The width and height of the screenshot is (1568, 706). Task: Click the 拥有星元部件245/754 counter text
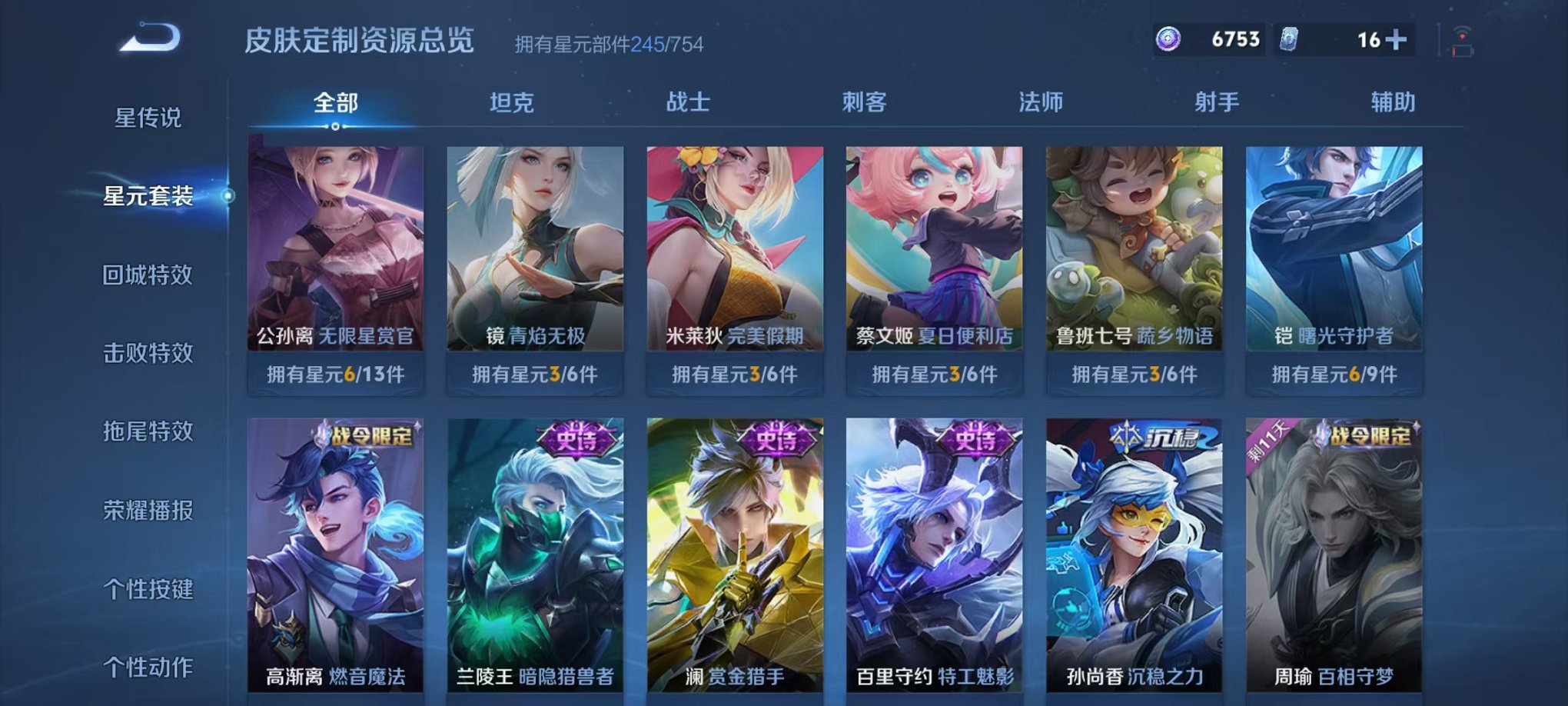click(x=610, y=44)
